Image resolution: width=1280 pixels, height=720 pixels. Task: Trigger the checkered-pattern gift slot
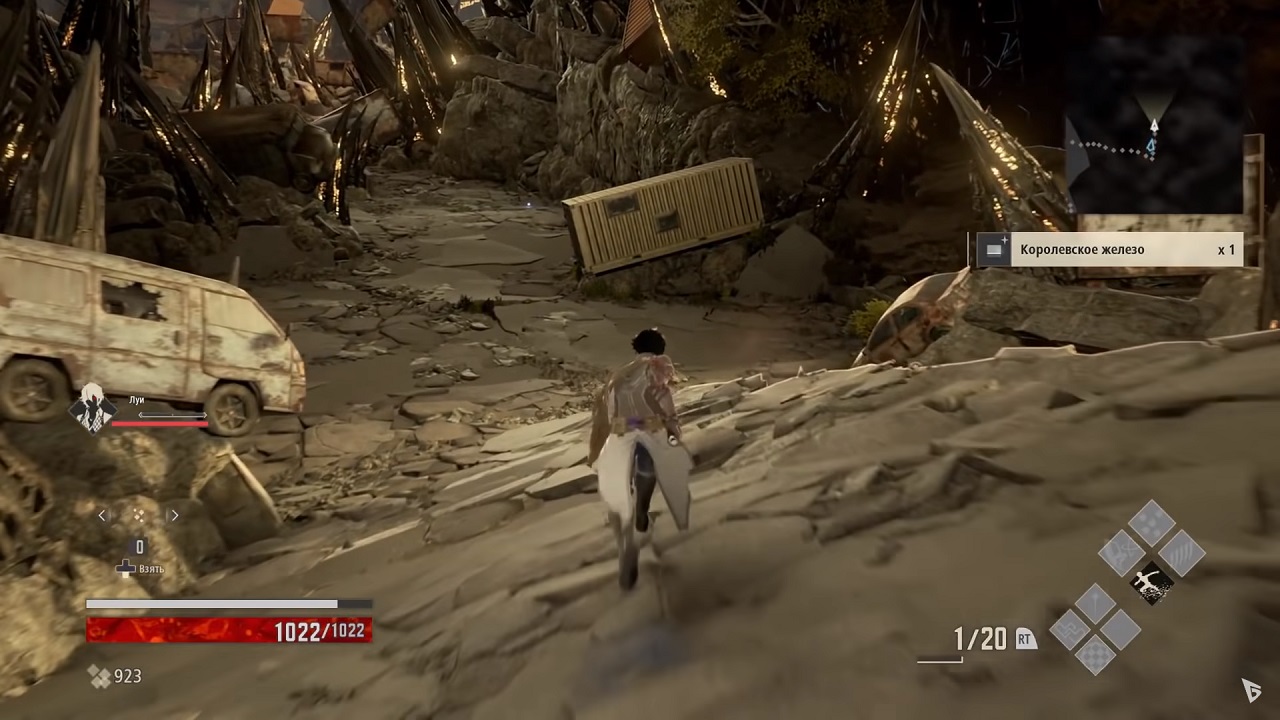[1095, 656]
